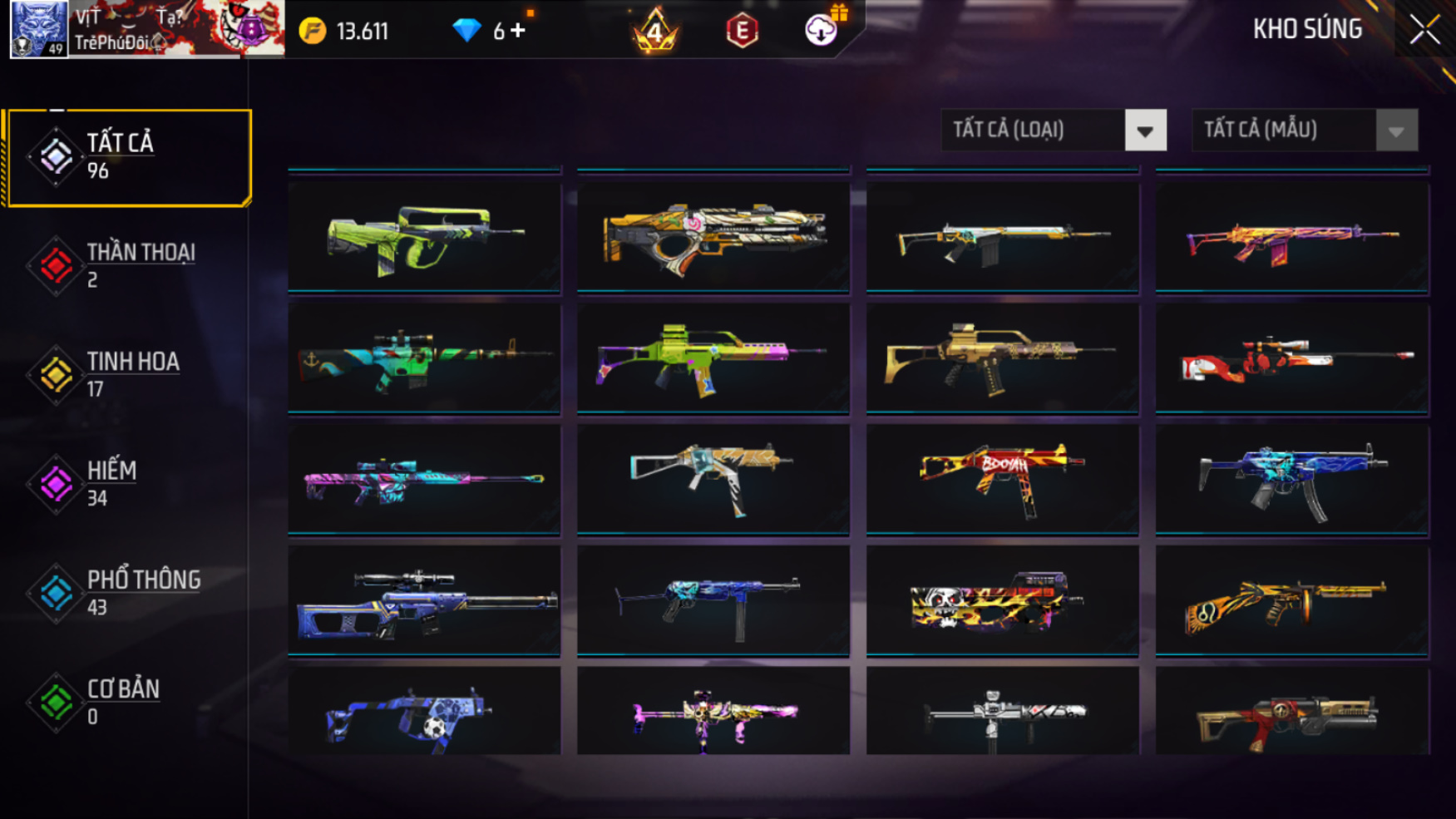Choose the blue dragon MP5 skin
The width and height of the screenshot is (1456, 819).
[x=1291, y=480]
